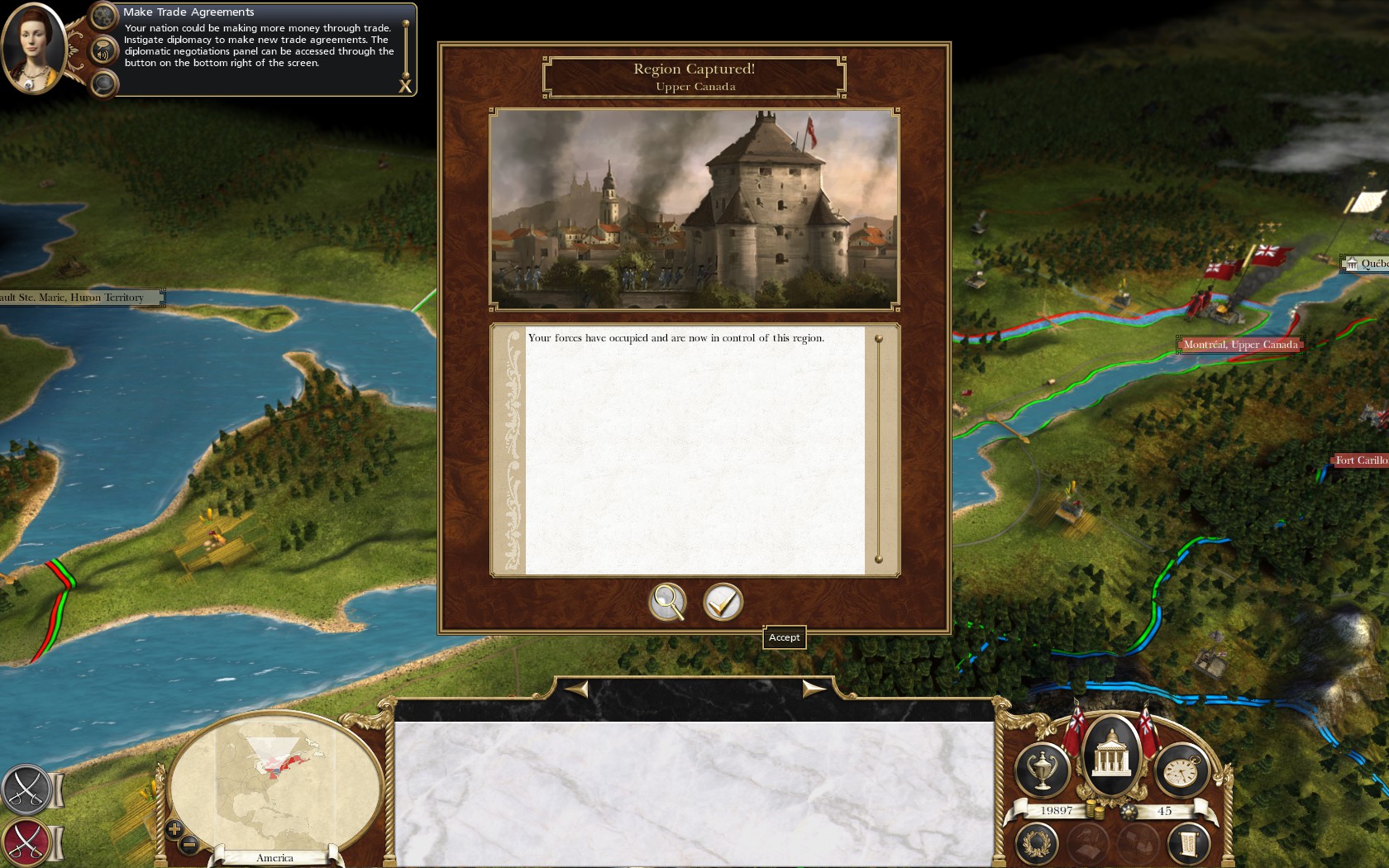End turn with the pocket watch button
The height and width of the screenshot is (868, 1389).
[x=1181, y=770]
